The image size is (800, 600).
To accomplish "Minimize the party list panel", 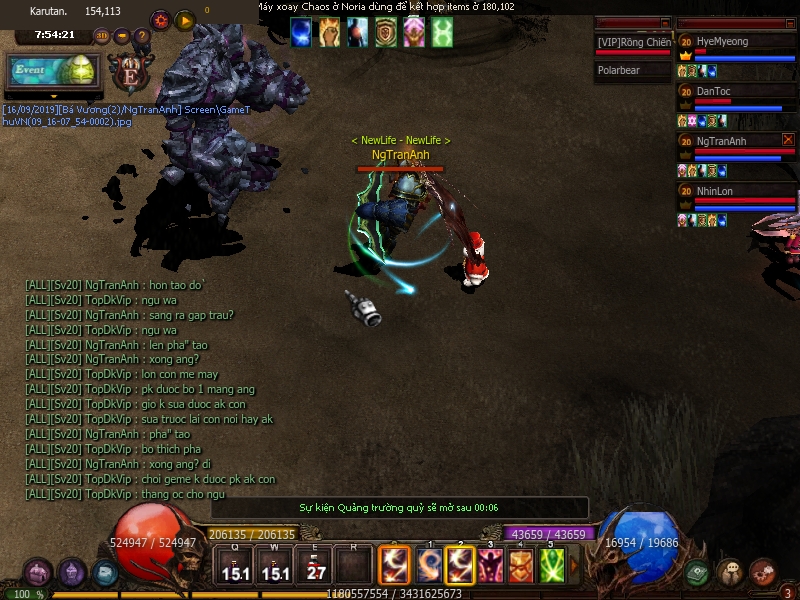I will pyautogui.click(x=789, y=22).
